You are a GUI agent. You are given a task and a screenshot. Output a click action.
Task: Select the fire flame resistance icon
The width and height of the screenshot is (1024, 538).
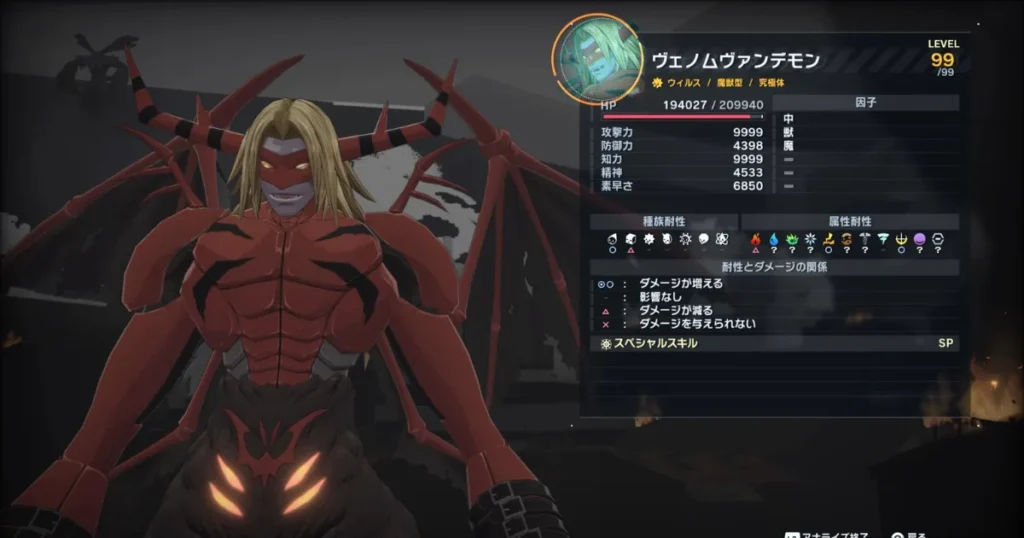pyautogui.click(x=756, y=240)
